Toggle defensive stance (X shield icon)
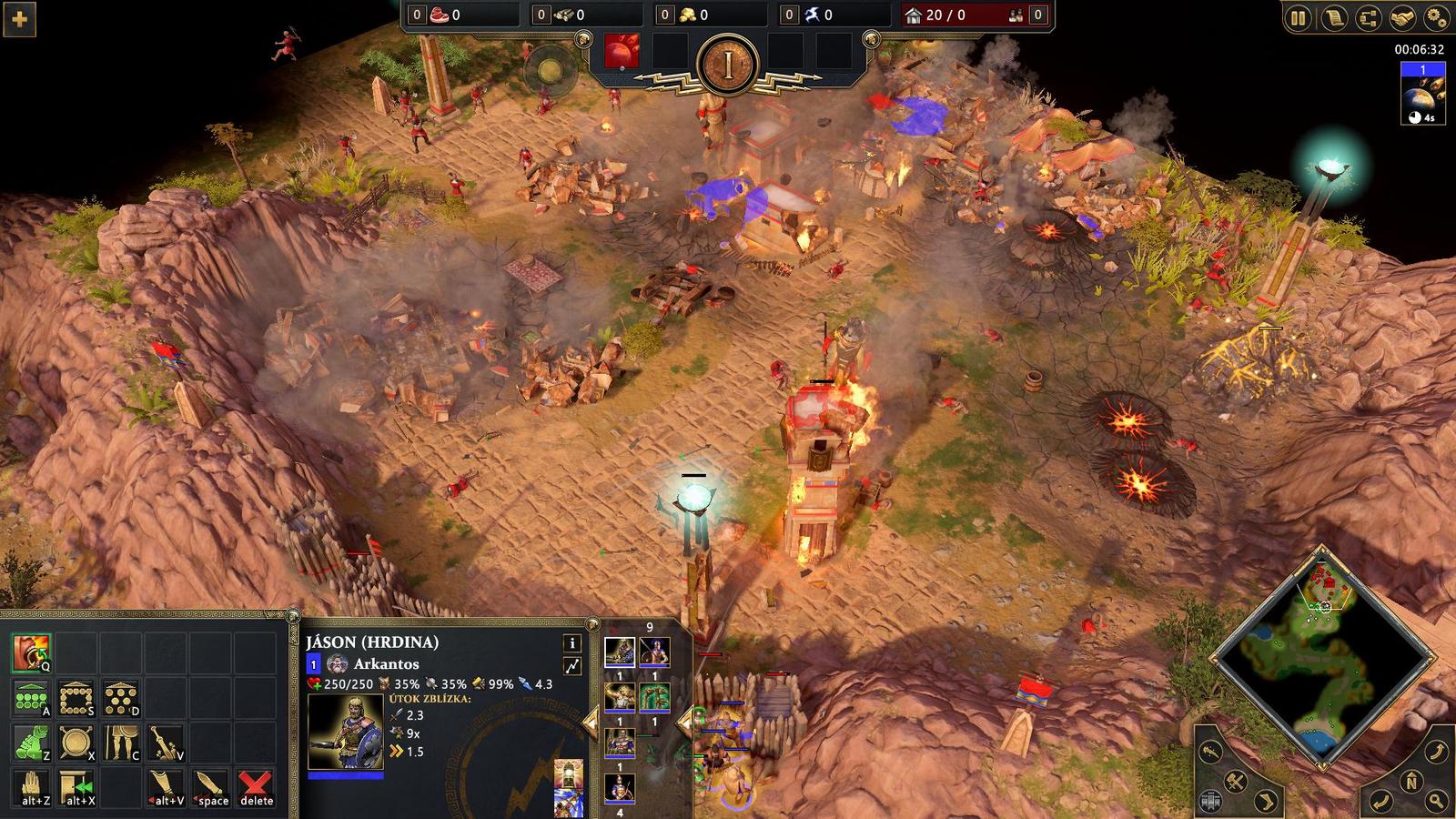The width and height of the screenshot is (1456, 819). [76, 742]
